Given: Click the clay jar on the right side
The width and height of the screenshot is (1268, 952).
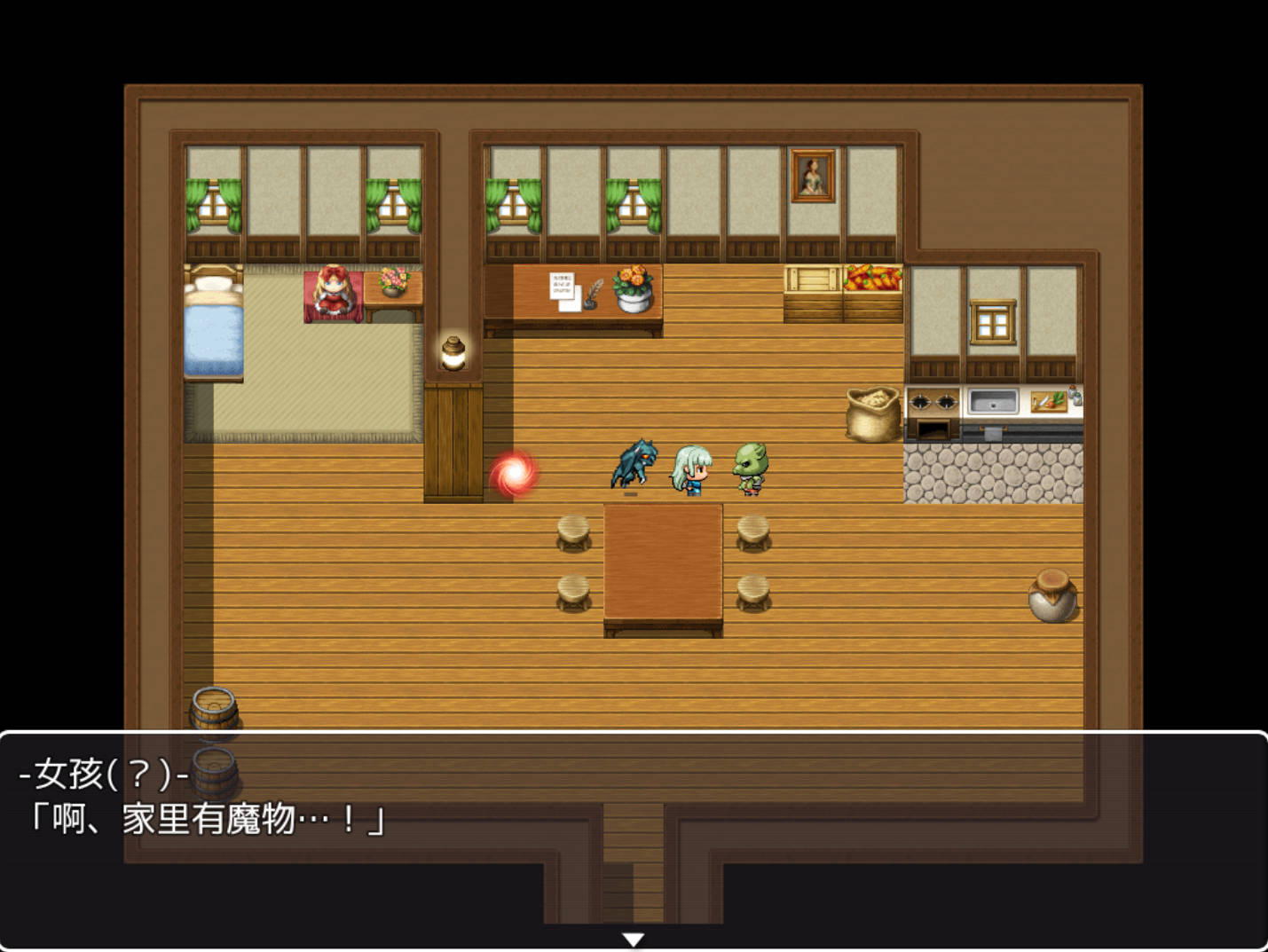Looking at the screenshot, I should 1052,596.
